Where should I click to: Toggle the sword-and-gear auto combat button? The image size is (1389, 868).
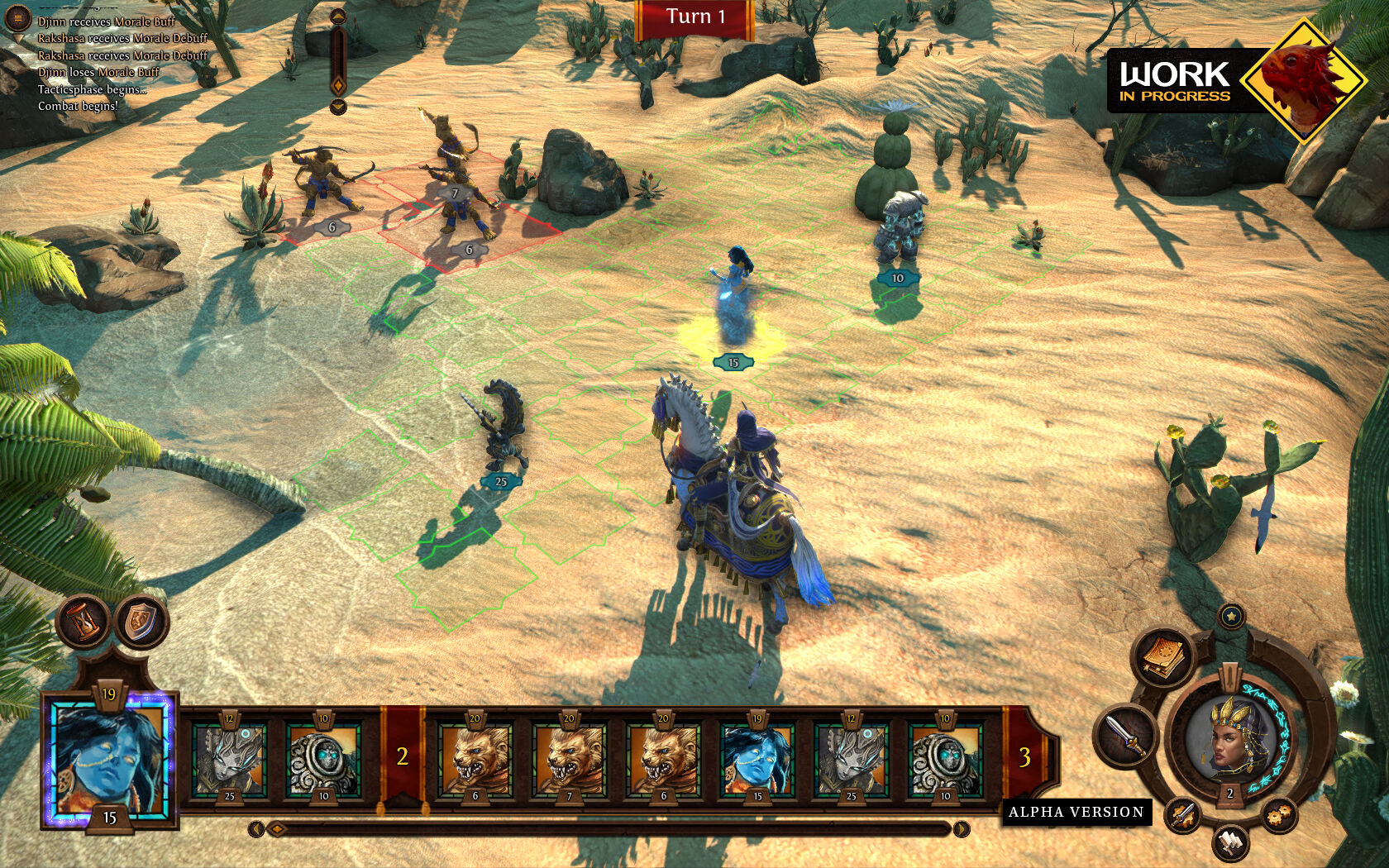coord(1182,815)
